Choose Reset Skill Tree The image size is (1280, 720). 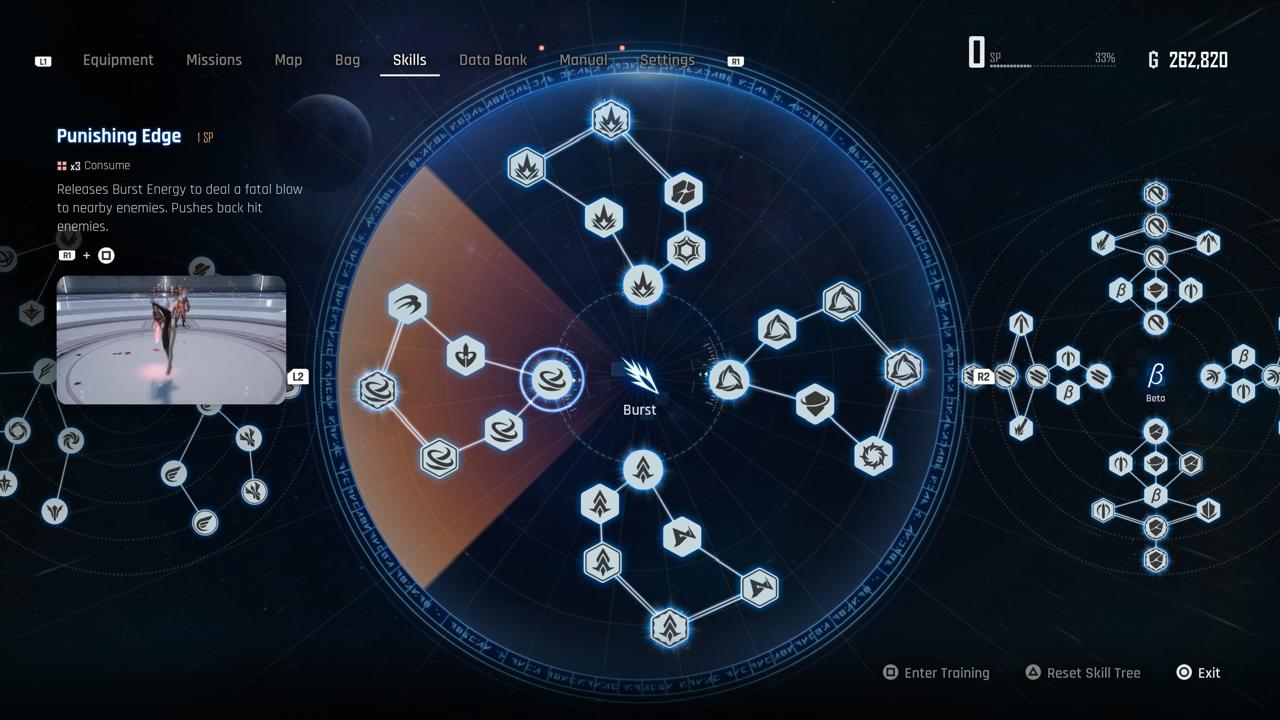(x=1083, y=673)
